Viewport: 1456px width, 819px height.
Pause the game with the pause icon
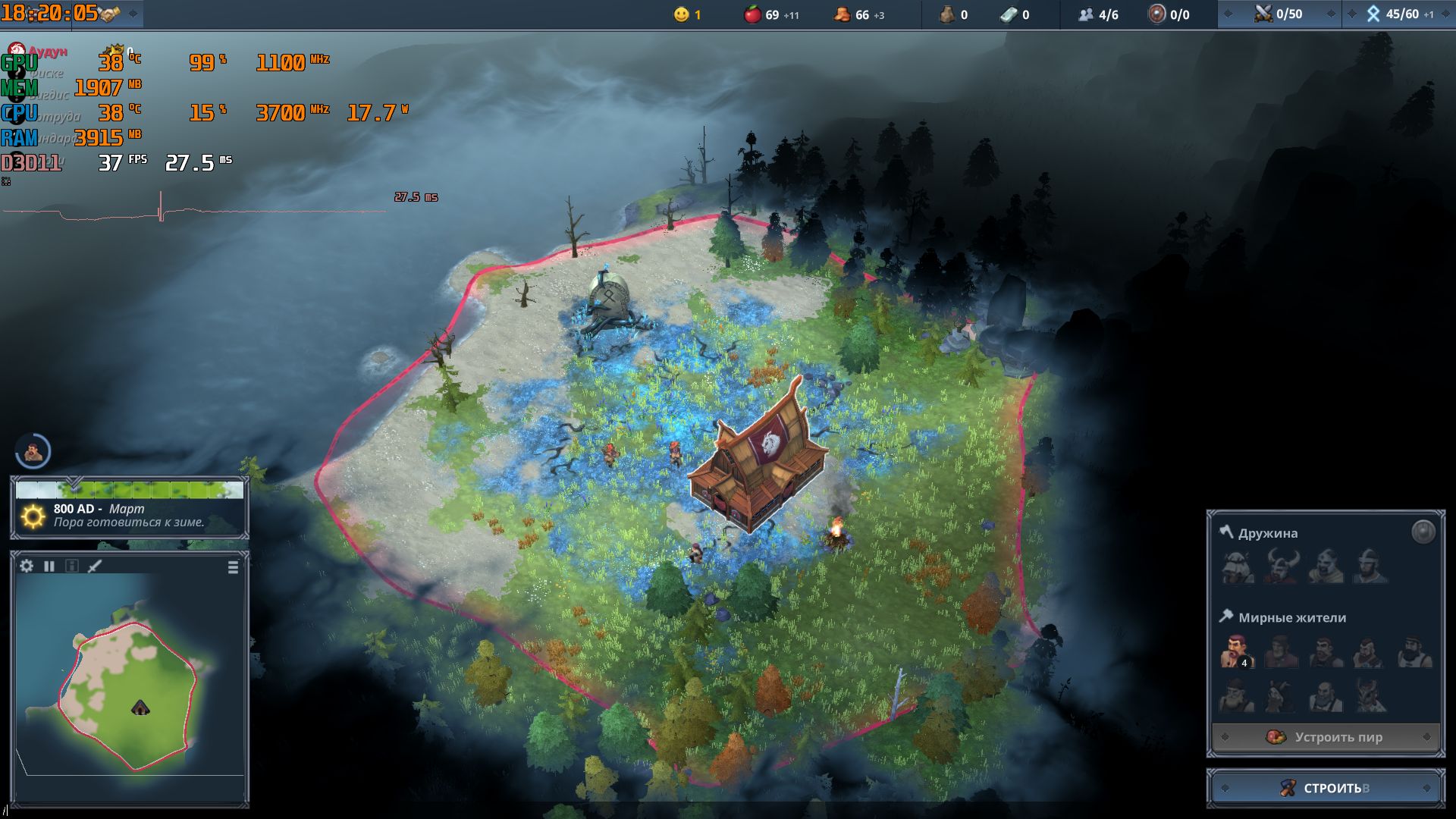pos(49,566)
